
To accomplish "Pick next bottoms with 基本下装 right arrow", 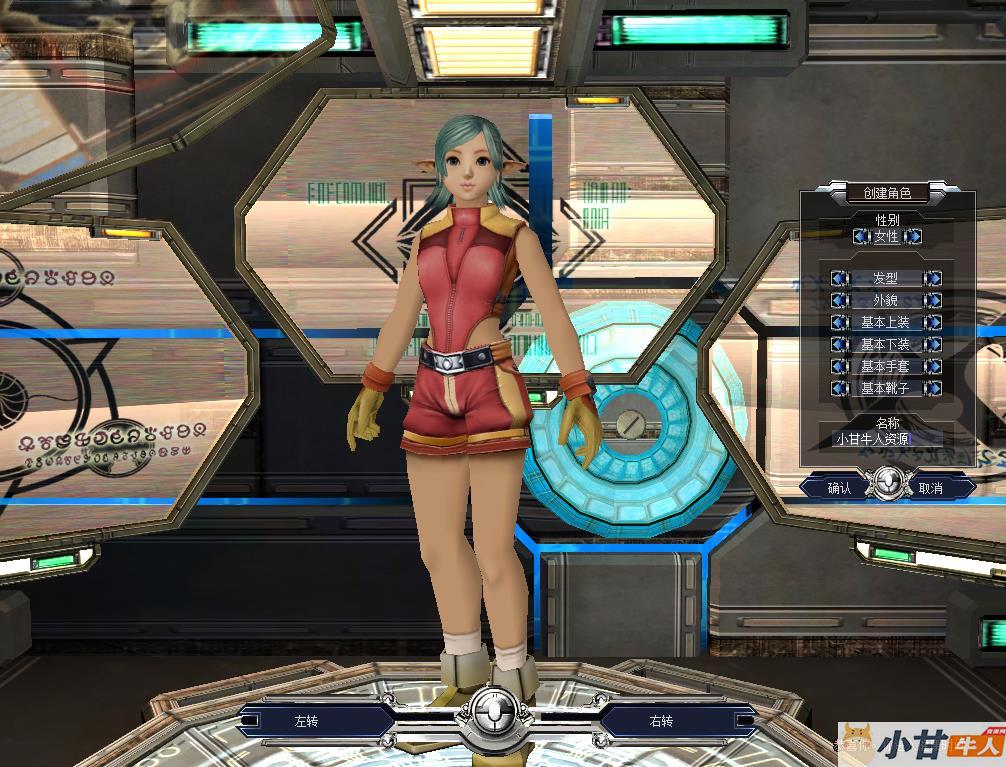I will [x=932, y=345].
